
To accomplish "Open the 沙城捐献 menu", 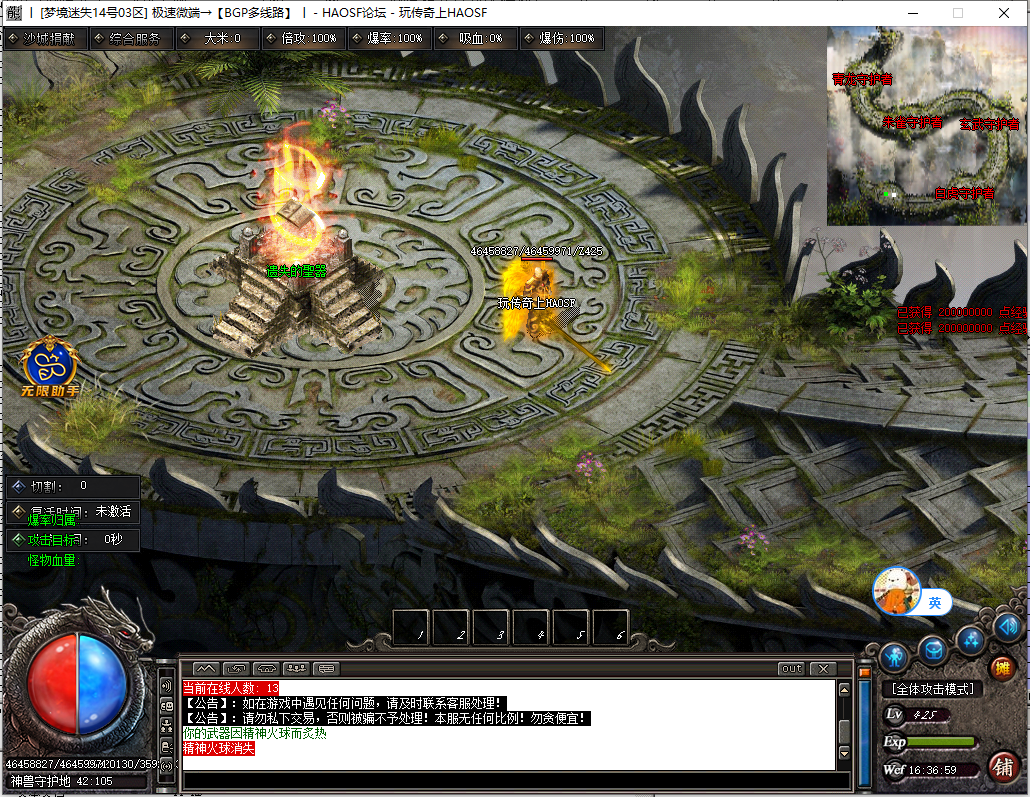I will 46,38.
